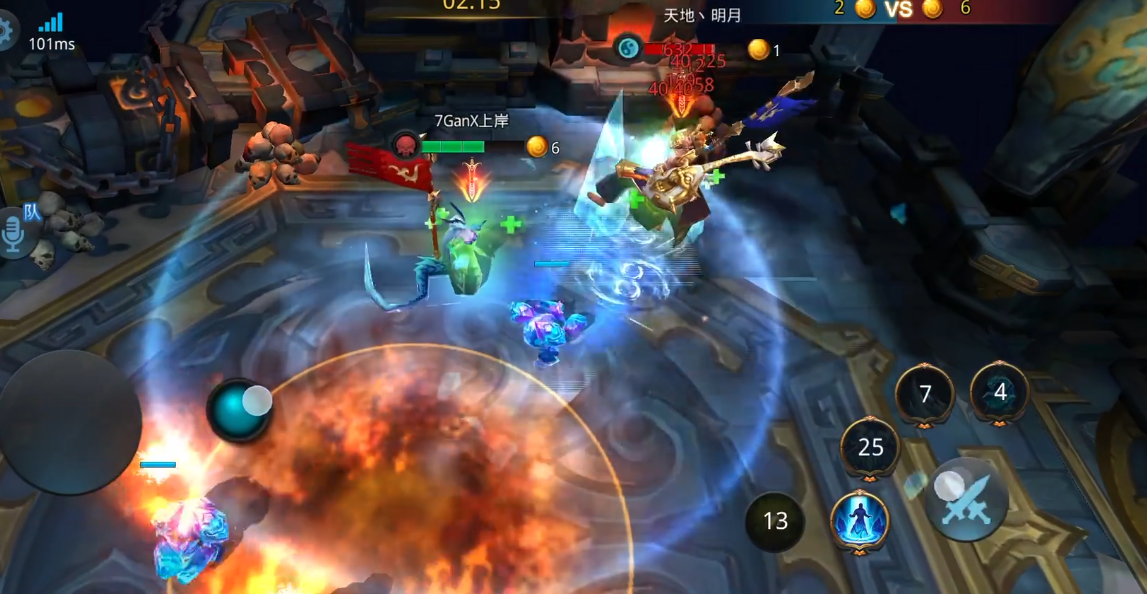Open the settings gear icon
The width and height of the screenshot is (1147, 594).
(6, 32)
